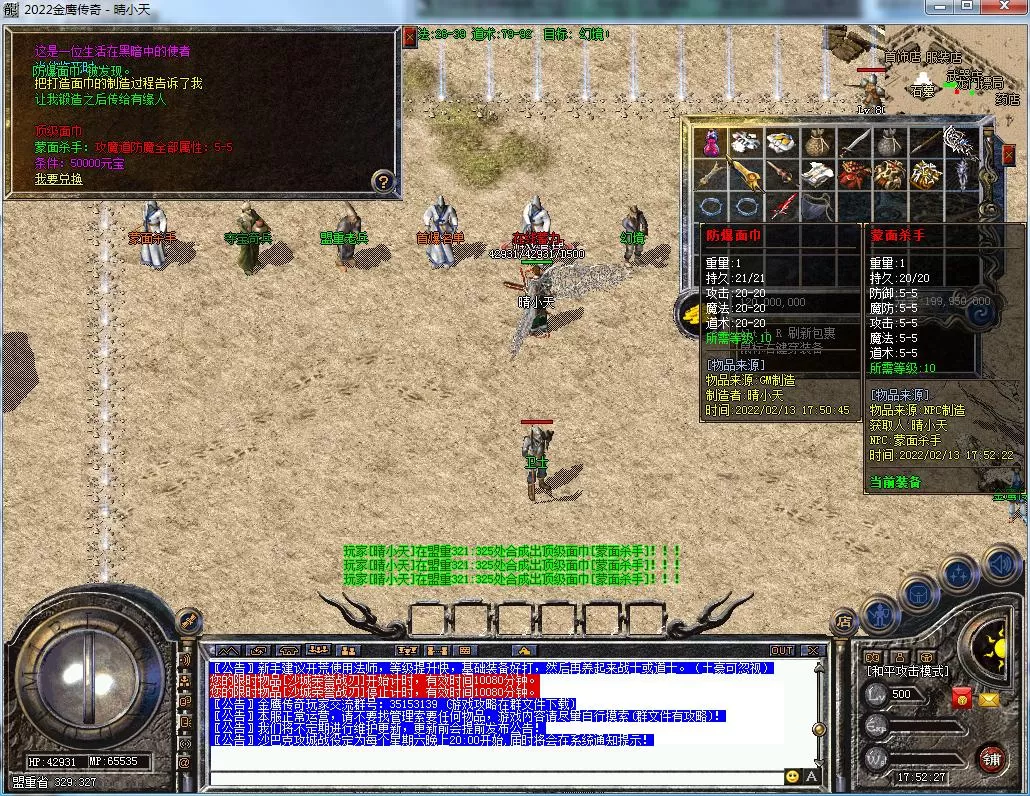Click the question mark help button
Screen dimensions: 1030x796
pos(382,181)
